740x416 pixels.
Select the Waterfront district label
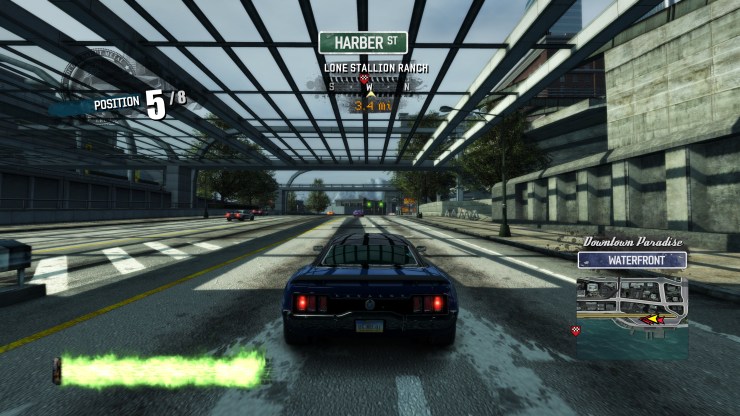pyautogui.click(x=632, y=260)
